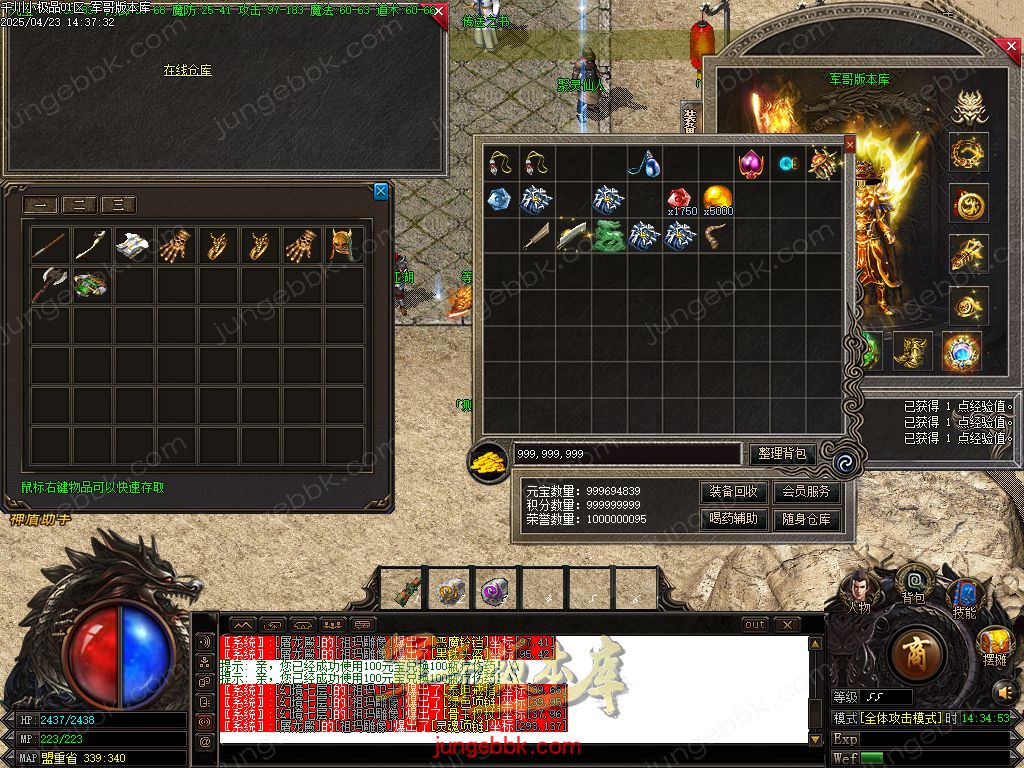Switch to warehouse page 二

pyautogui.click(x=80, y=206)
